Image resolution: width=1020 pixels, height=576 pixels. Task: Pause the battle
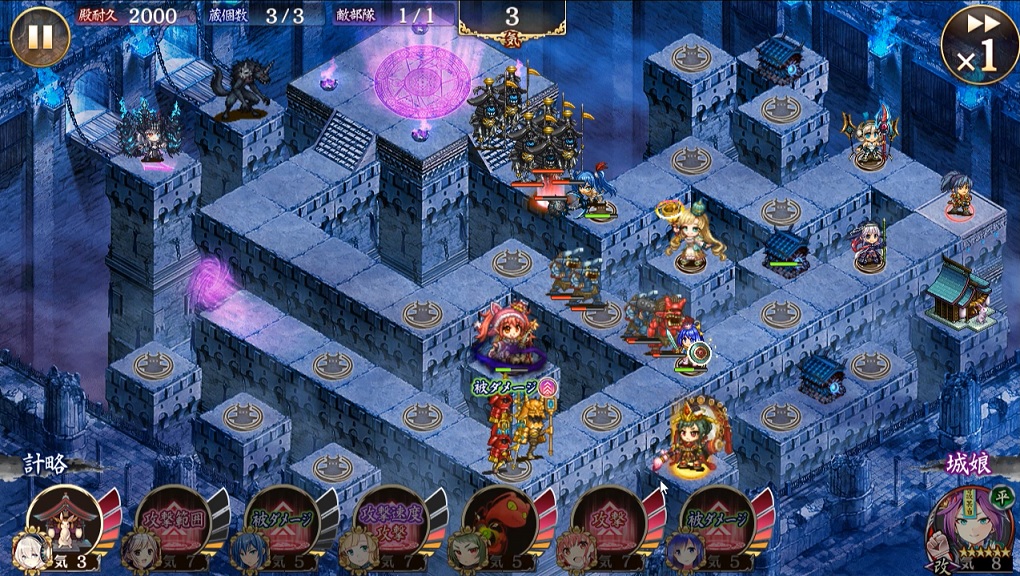pyautogui.click(x=40, y=38)
